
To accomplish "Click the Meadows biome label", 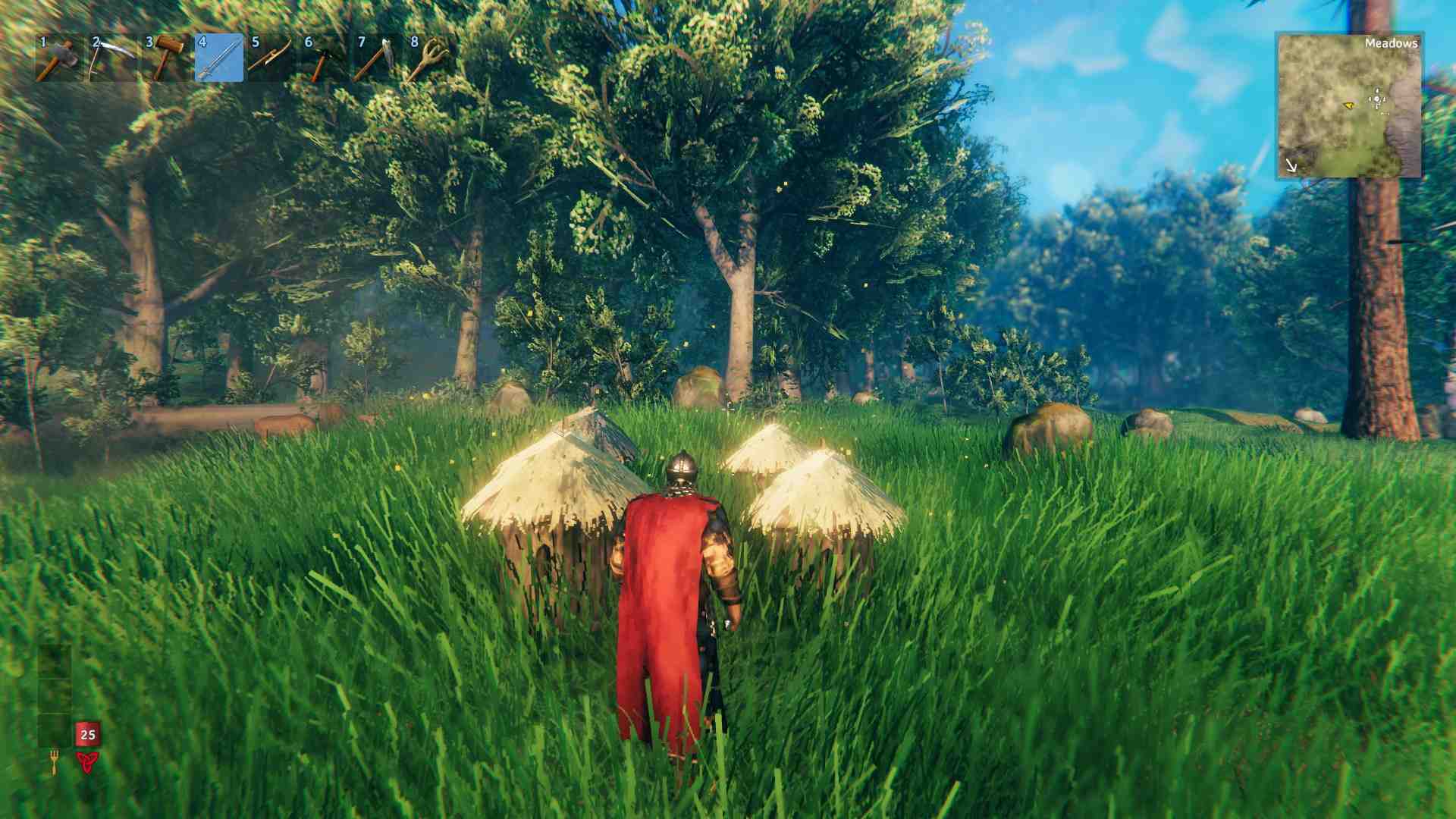I will pos(1392,44).
